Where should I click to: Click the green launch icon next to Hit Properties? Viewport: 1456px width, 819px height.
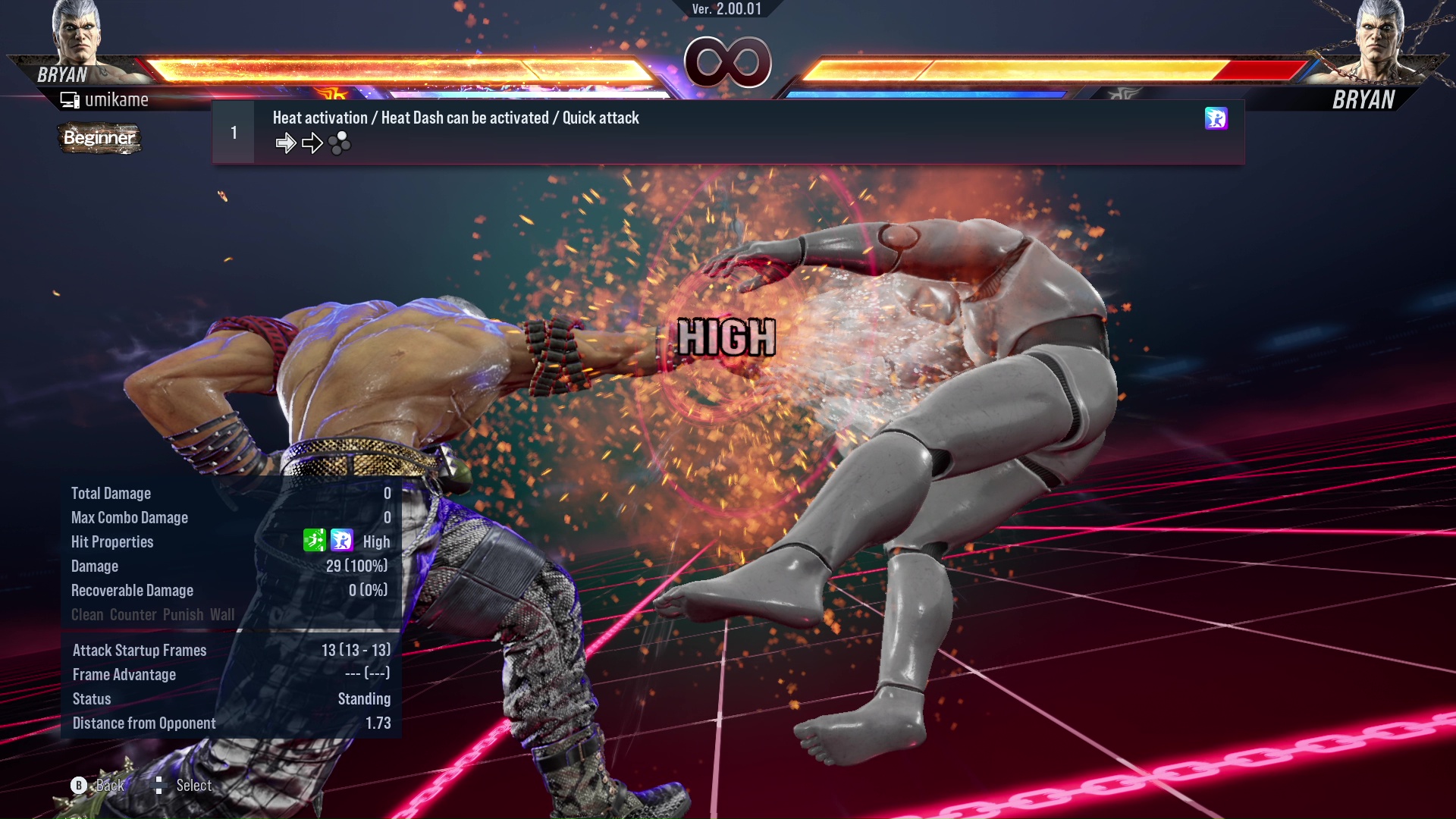(315, 541)
